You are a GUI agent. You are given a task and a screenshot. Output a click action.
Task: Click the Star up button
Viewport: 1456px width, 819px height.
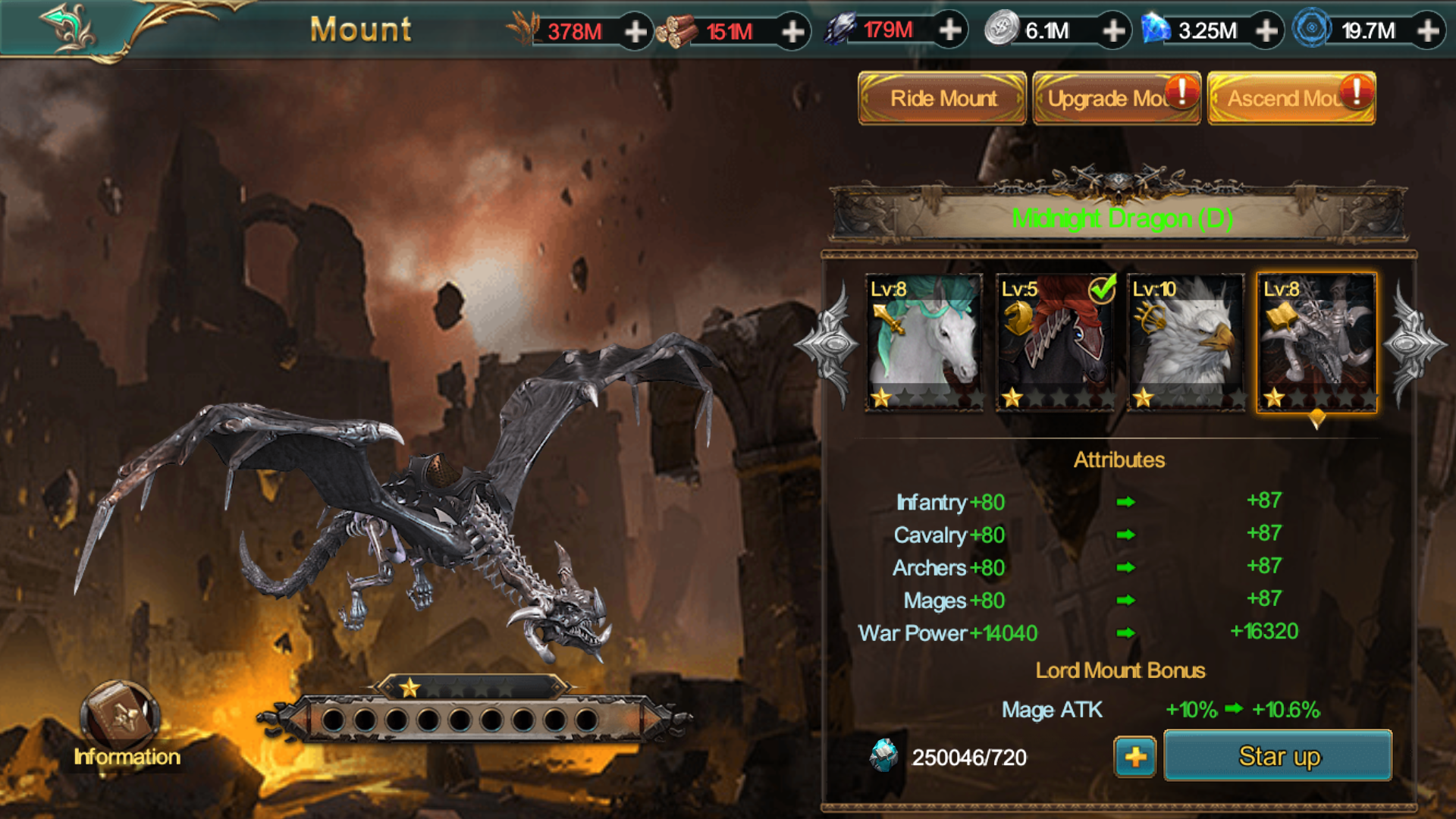coord(1278,756)
